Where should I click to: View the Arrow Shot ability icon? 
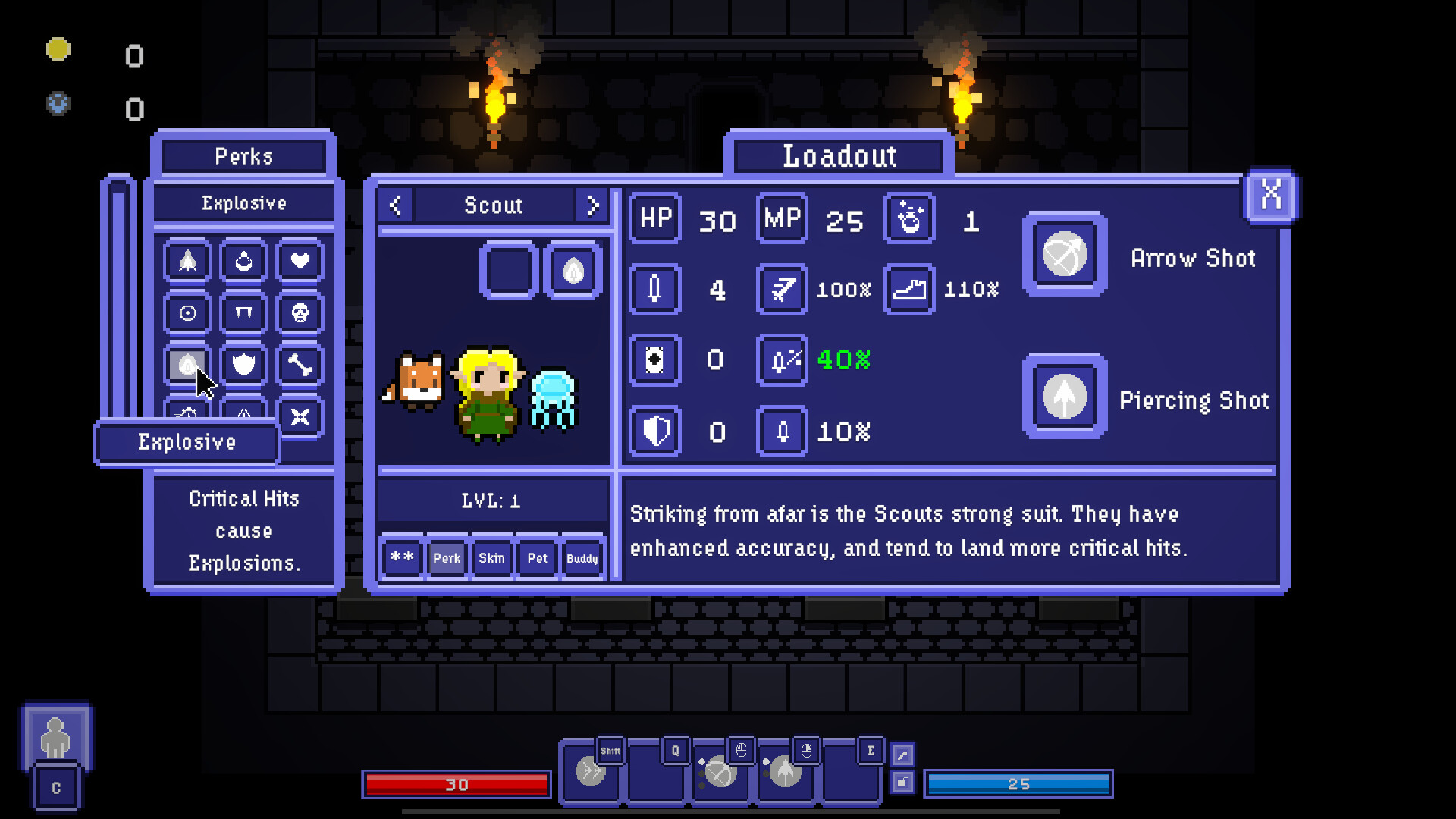click(x=1064, y=255)
